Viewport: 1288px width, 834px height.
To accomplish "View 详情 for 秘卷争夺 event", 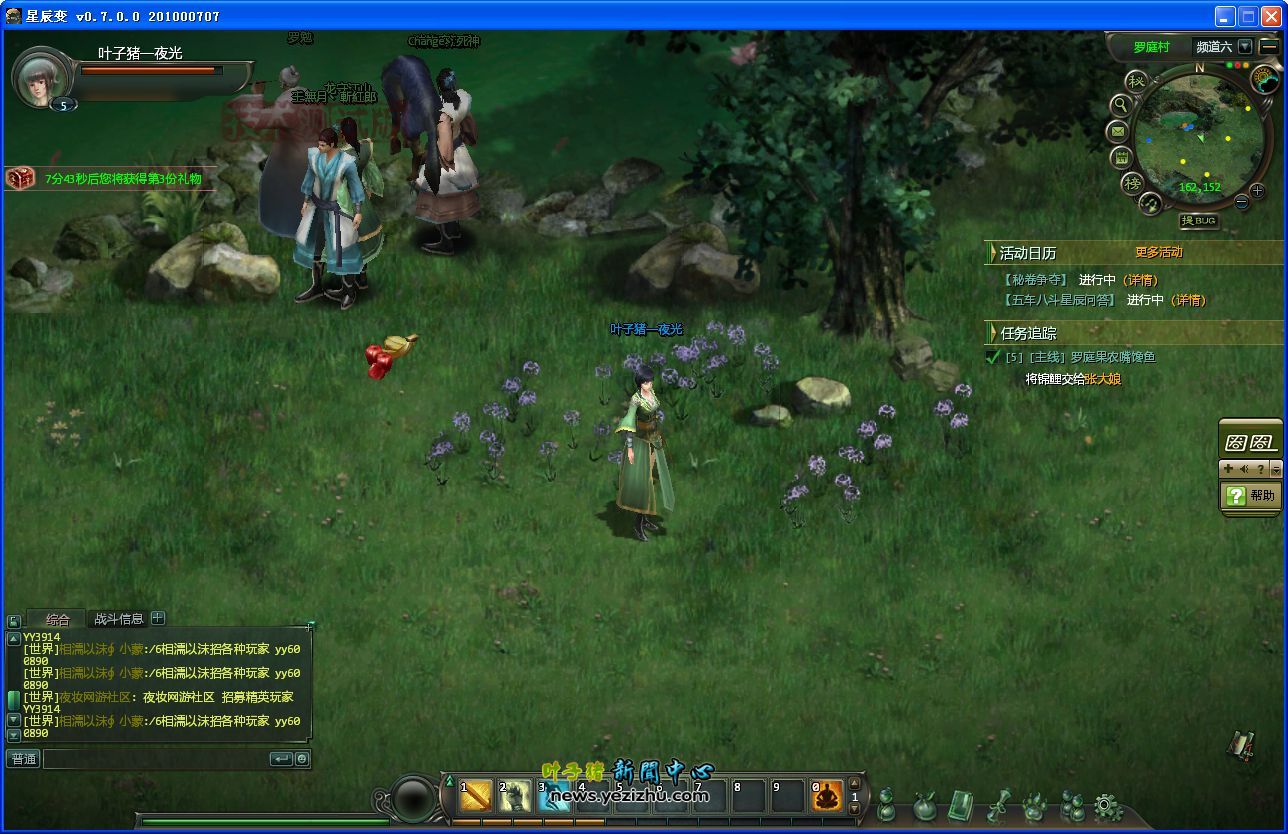I will (x=1140, y=280).
